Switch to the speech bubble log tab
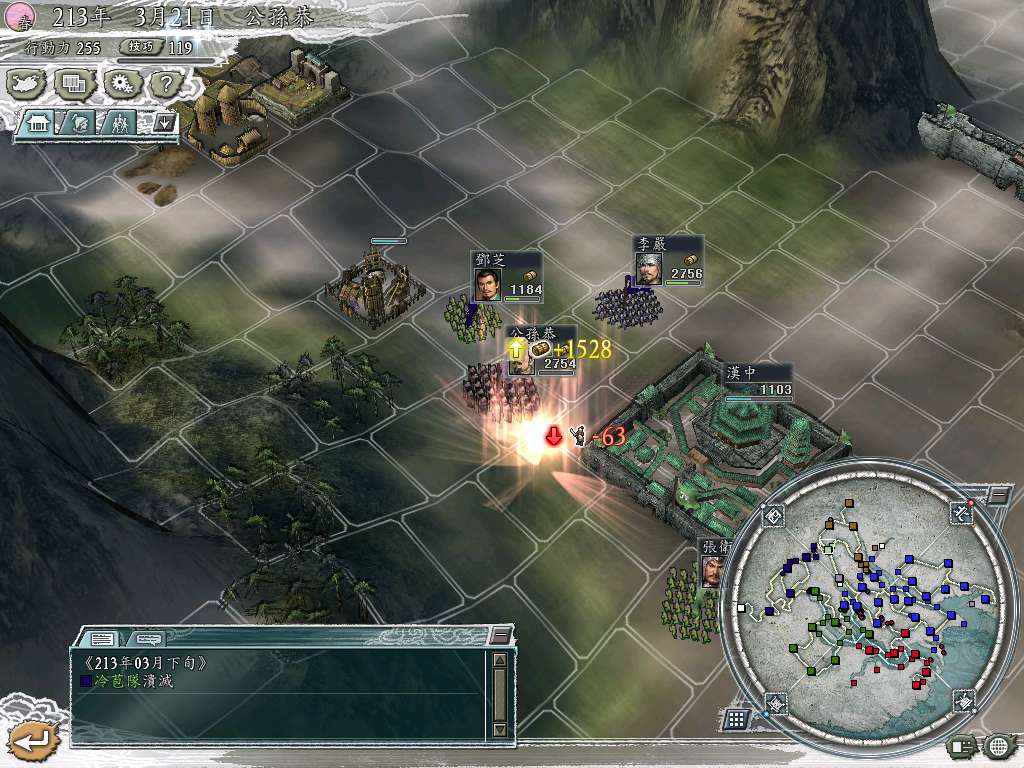This screenshot has width=1024, height=768. point(148,637)
